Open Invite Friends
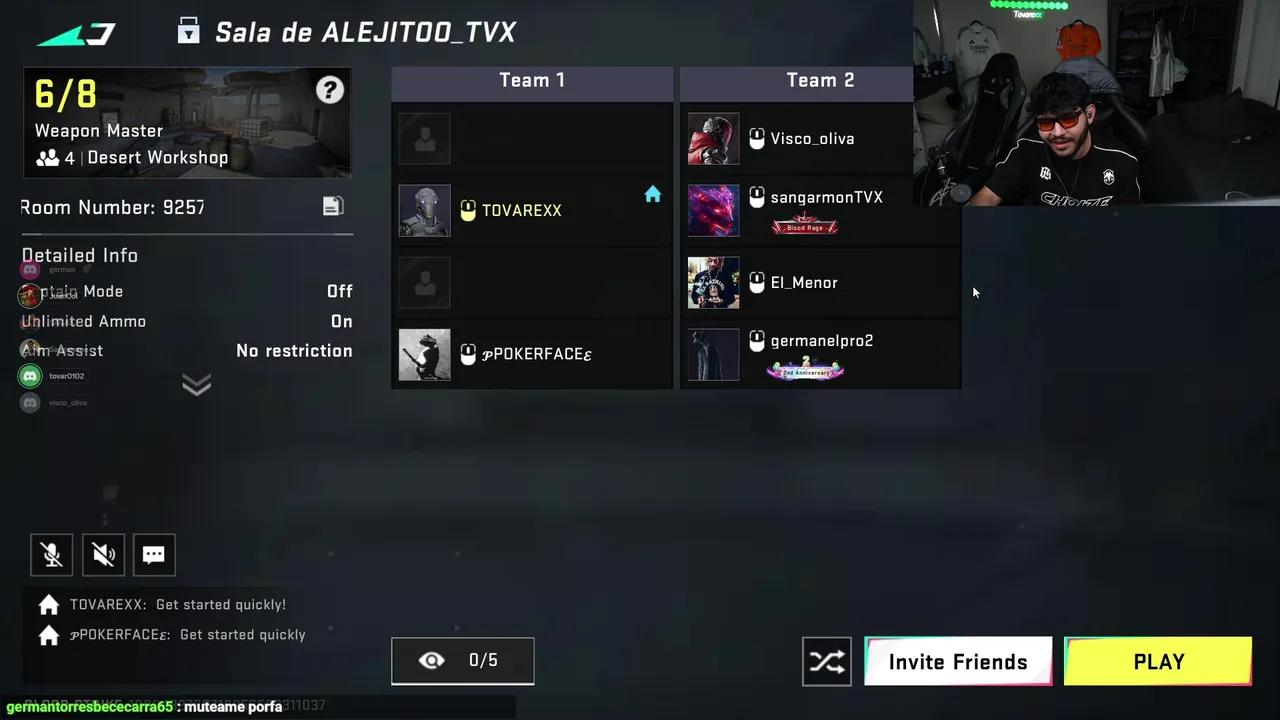The image size is (1280, 720). pos(957,661)
